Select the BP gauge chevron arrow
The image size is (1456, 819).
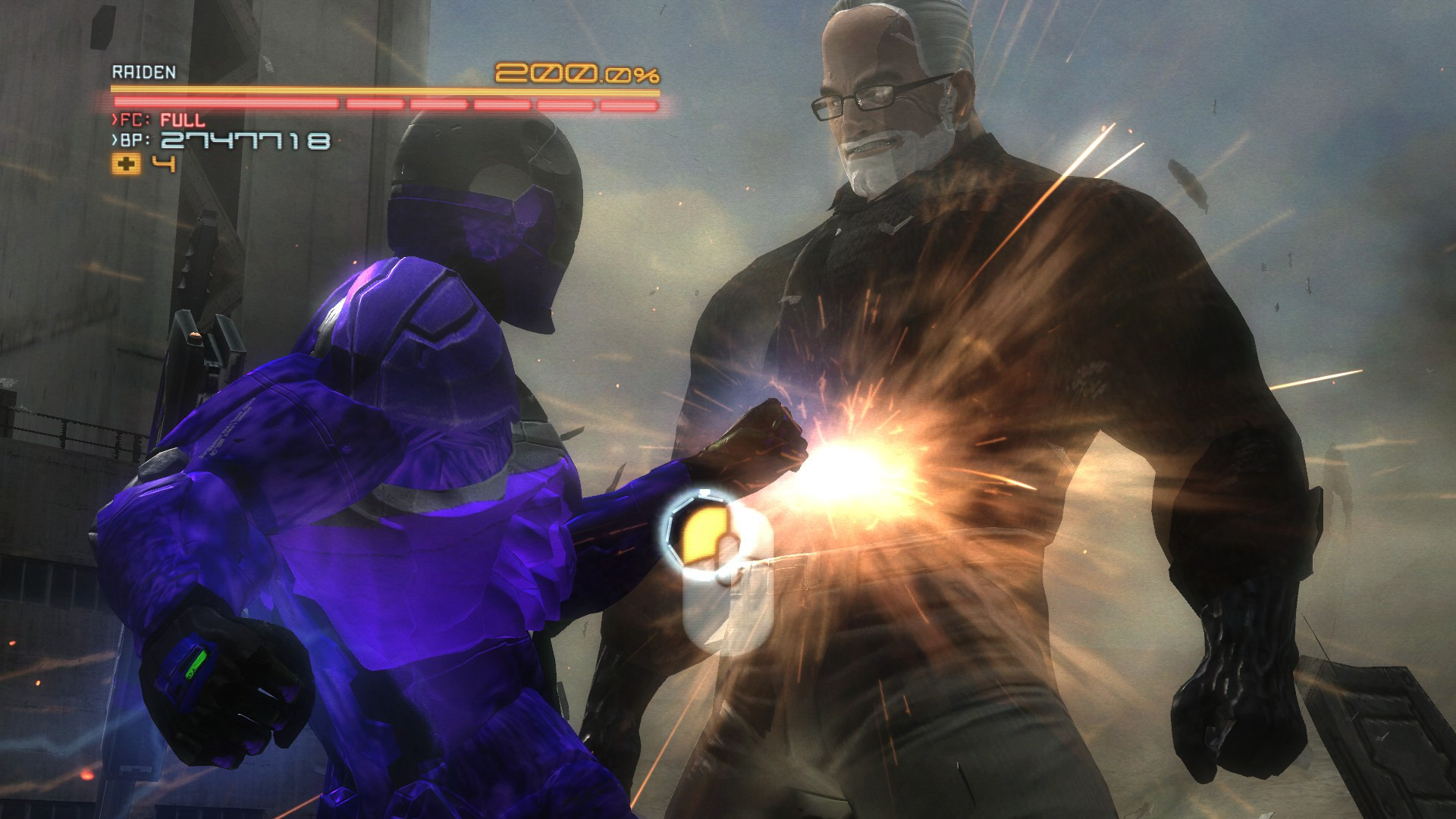click(x=114, y=140)
